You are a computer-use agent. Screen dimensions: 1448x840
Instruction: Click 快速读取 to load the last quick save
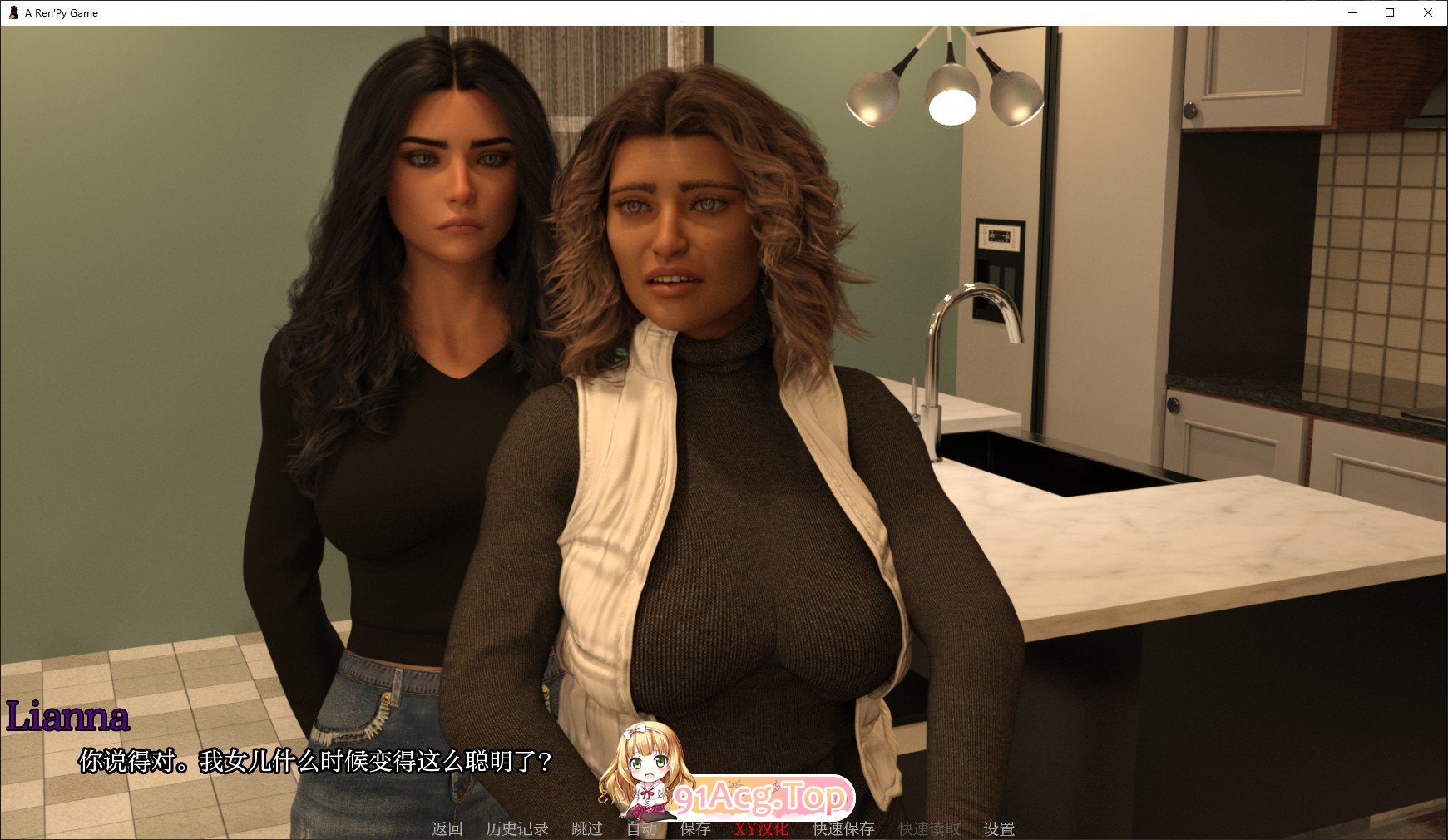[929, 829]
